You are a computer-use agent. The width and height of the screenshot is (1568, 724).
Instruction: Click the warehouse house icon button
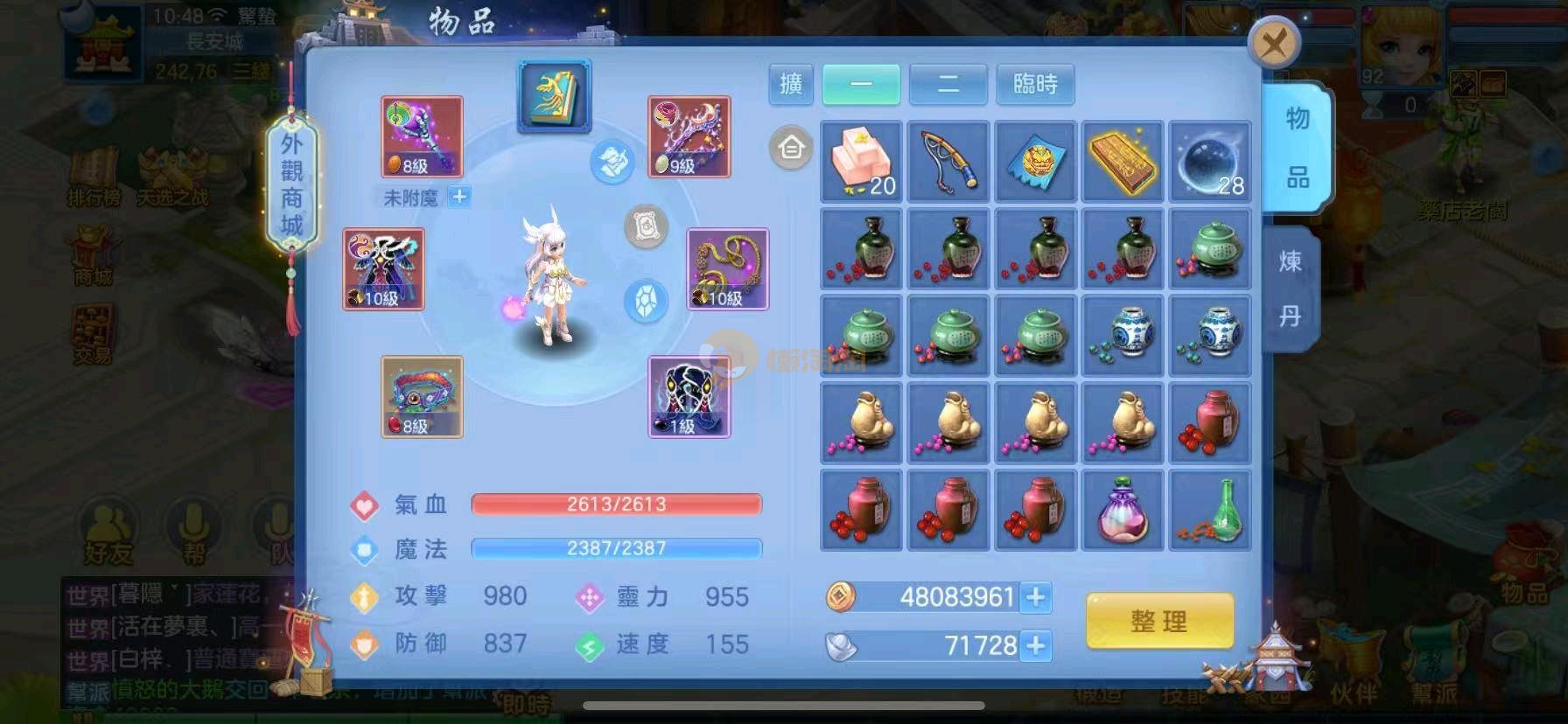791,149
